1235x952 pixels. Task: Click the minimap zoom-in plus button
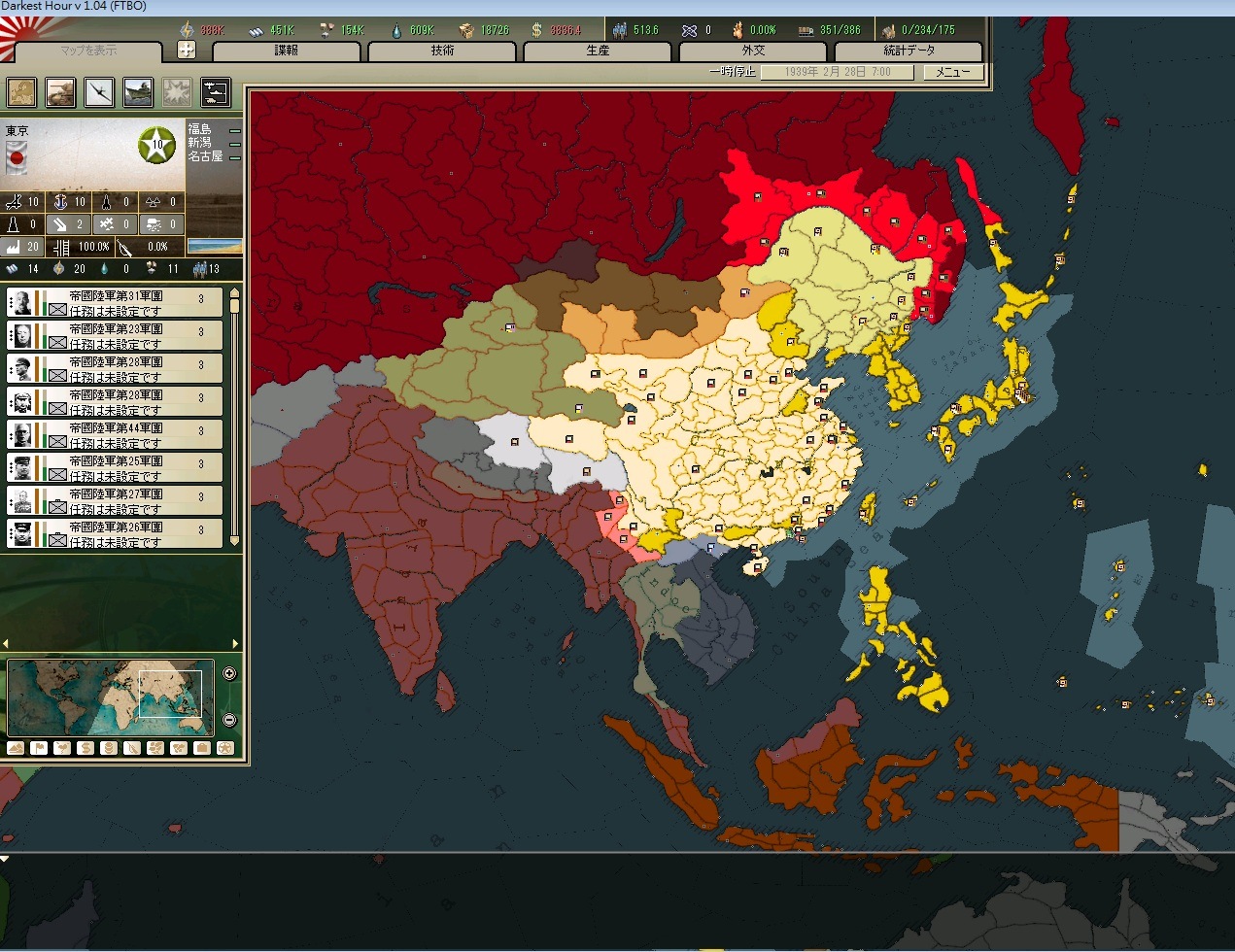[x=229, y=673]
